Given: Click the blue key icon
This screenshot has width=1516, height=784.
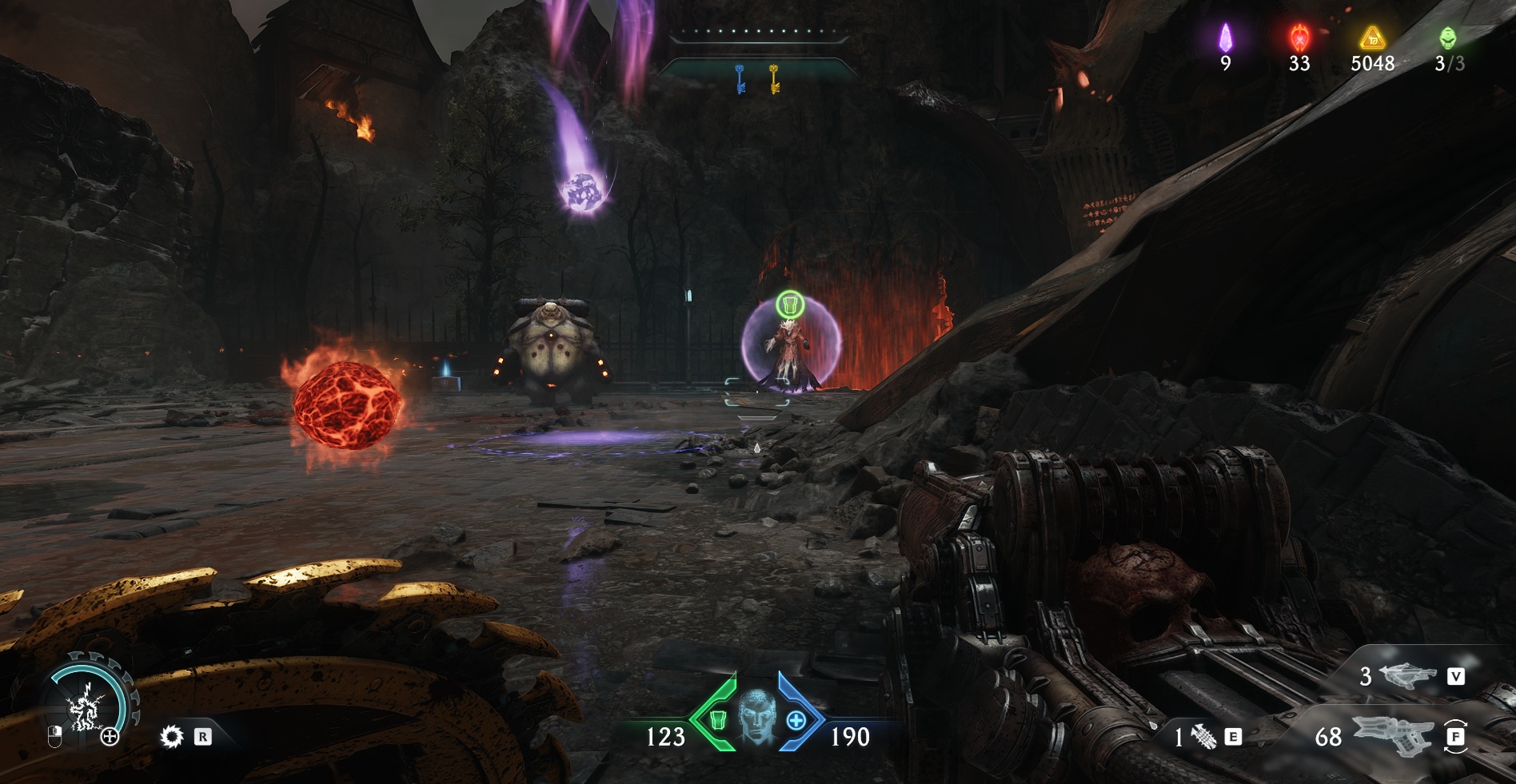Looking at the screenshot, I should 740,79.
